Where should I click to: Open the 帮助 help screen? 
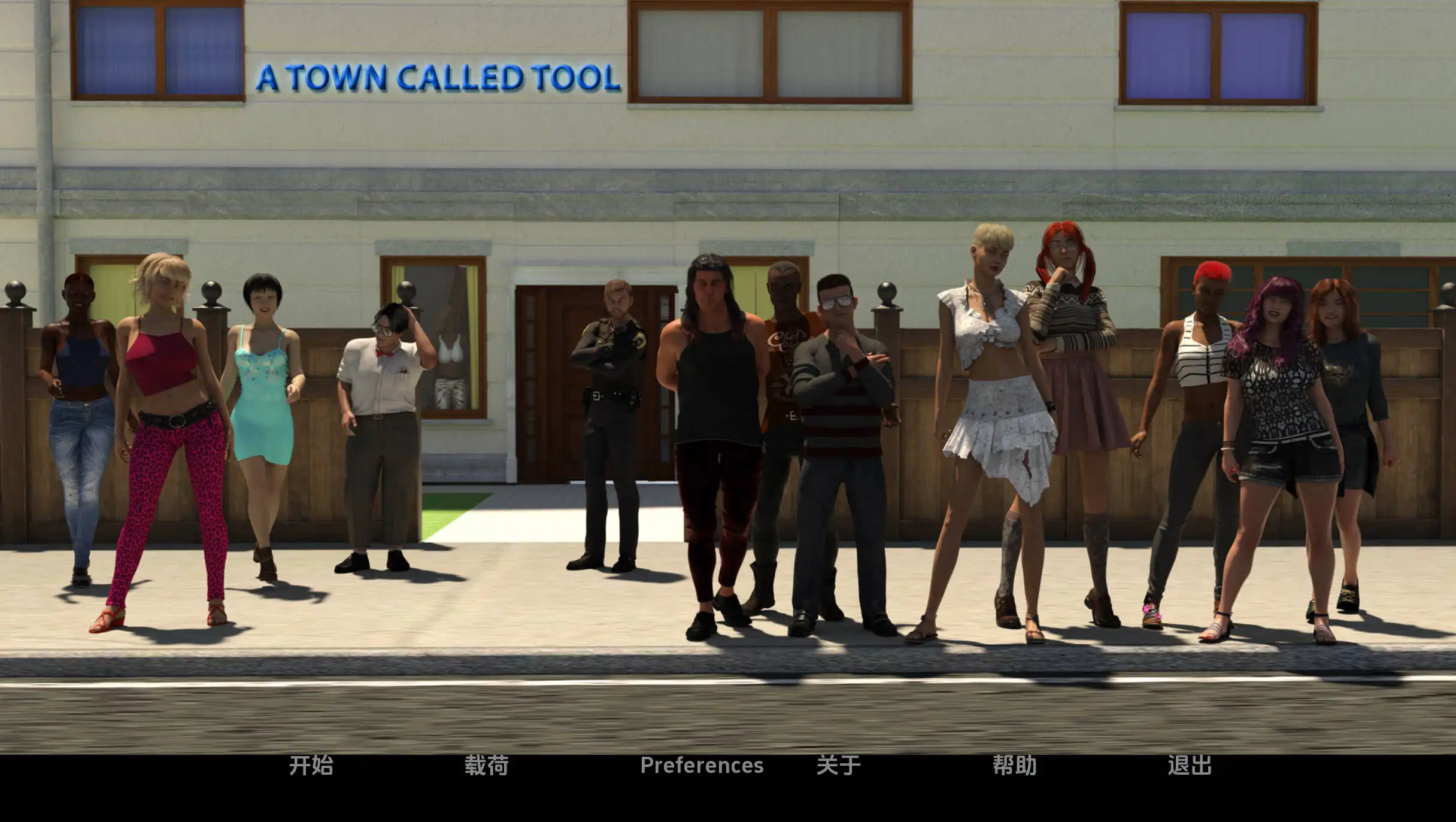click(1014, 765)
